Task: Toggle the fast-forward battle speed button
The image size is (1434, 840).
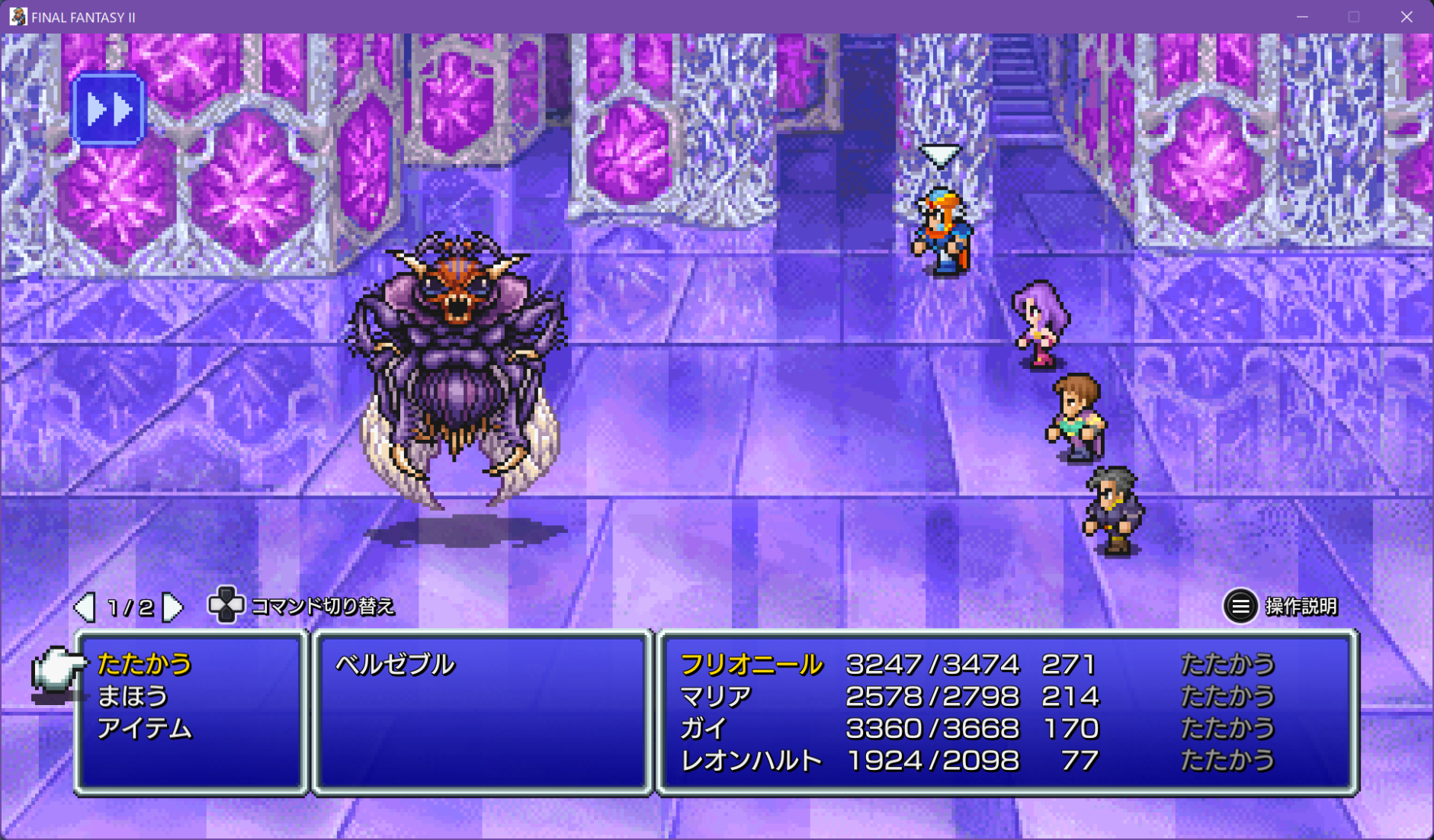Action: point(107,110)
